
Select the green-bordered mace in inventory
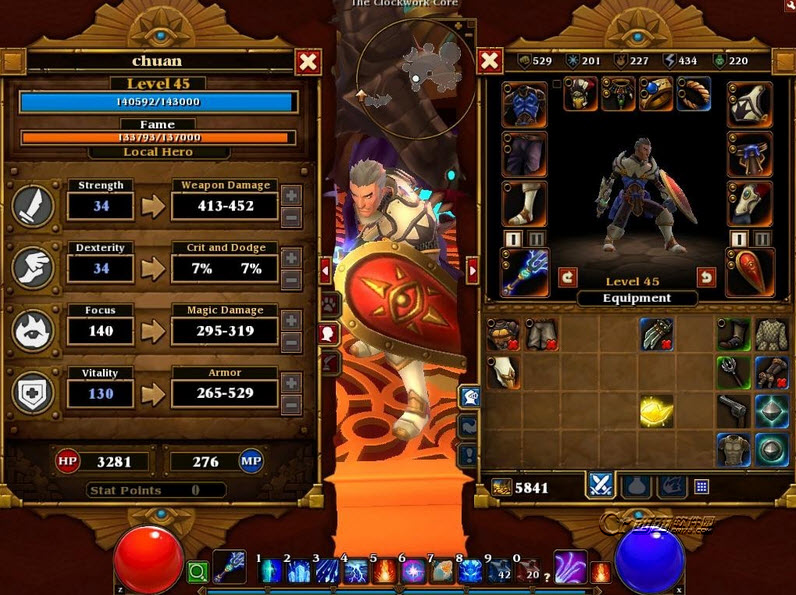(x=735, y=372)
